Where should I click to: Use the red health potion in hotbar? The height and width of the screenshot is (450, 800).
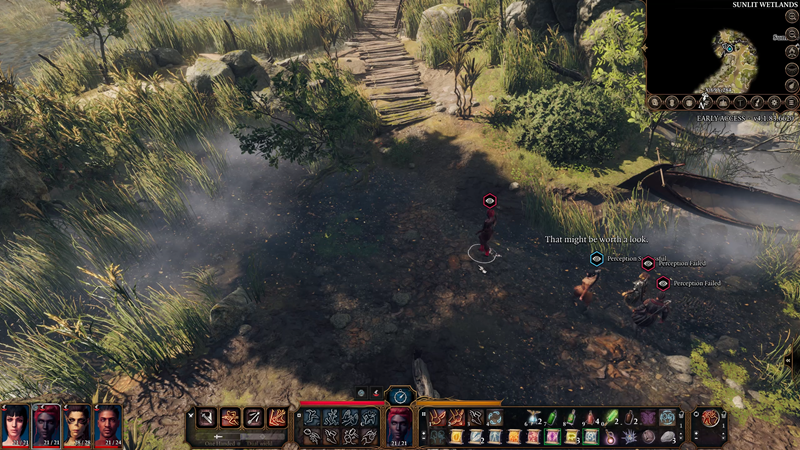pyautogui.click(x=590, y=417)
